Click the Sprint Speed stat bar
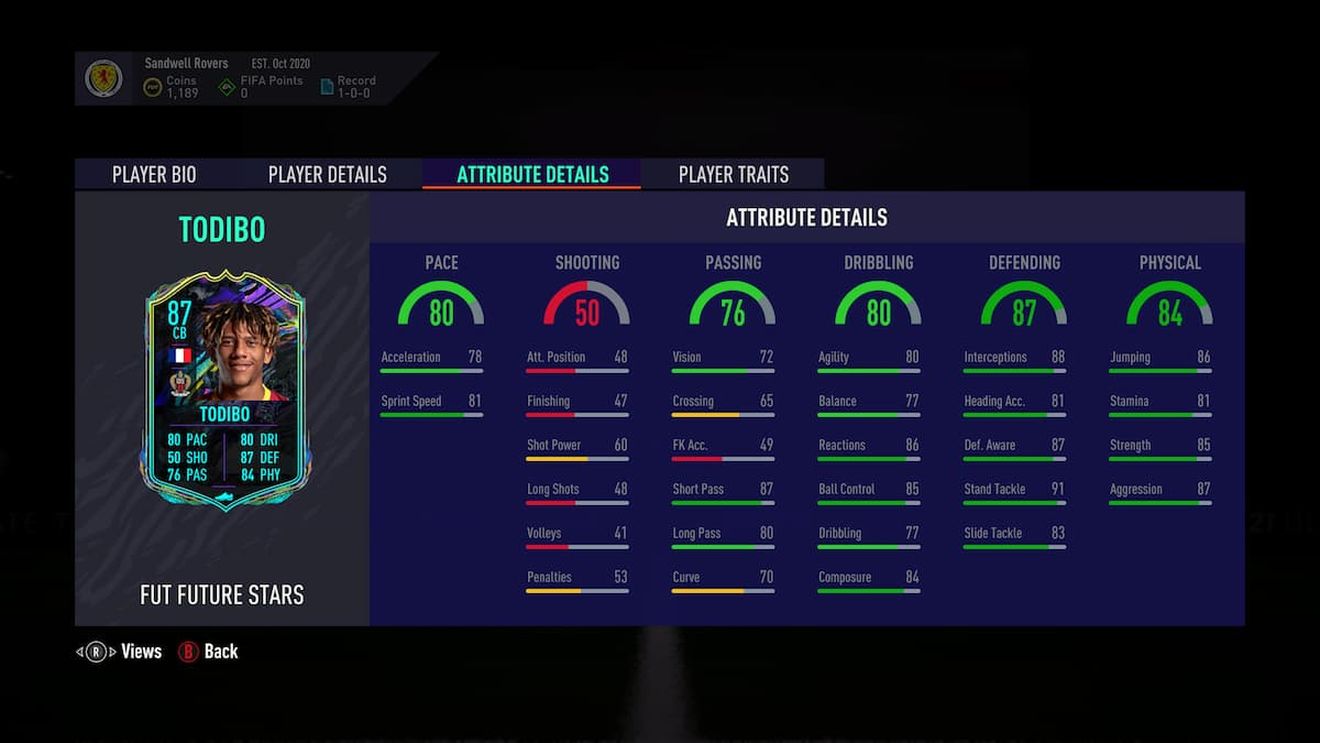The width and height of the screenshot is (1320, 743). [430, 414]
